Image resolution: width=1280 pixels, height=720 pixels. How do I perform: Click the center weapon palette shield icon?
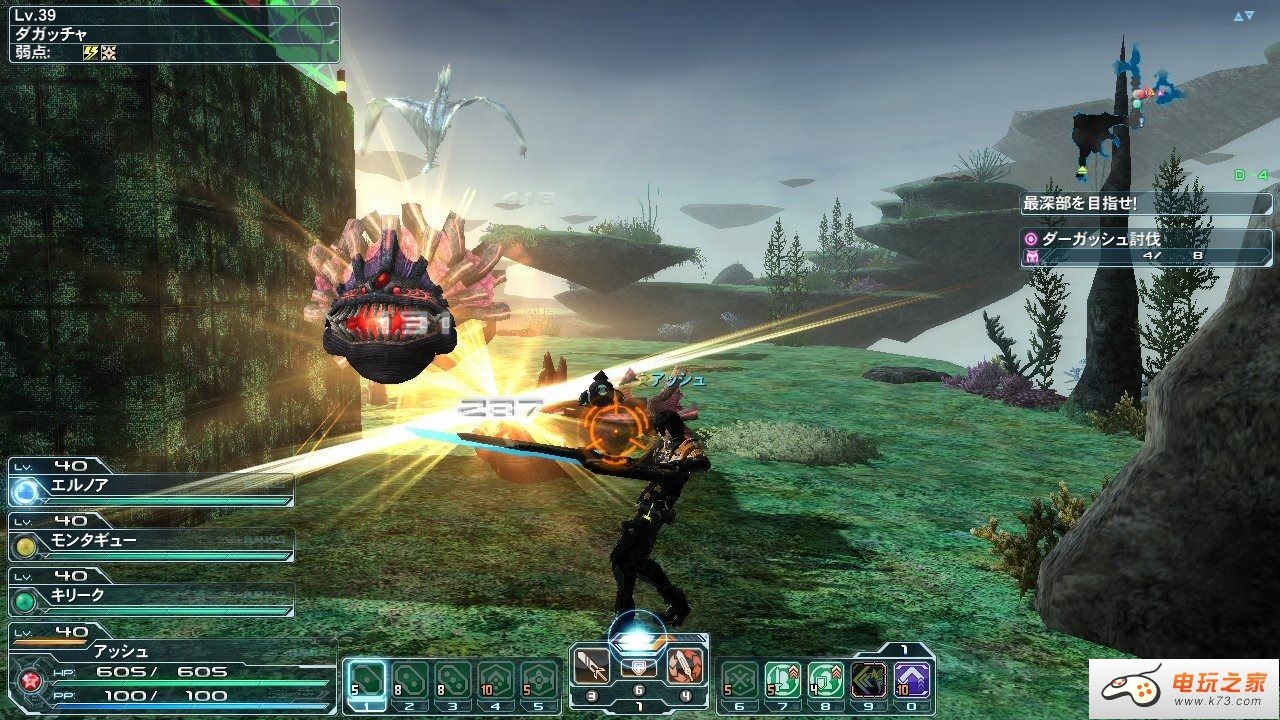[638, 668]
